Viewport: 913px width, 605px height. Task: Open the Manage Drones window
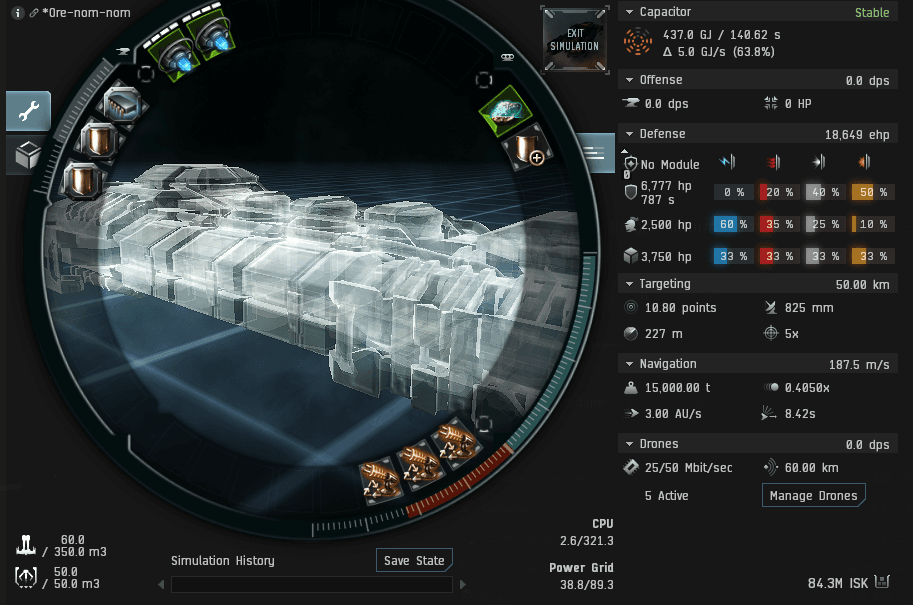813,495
